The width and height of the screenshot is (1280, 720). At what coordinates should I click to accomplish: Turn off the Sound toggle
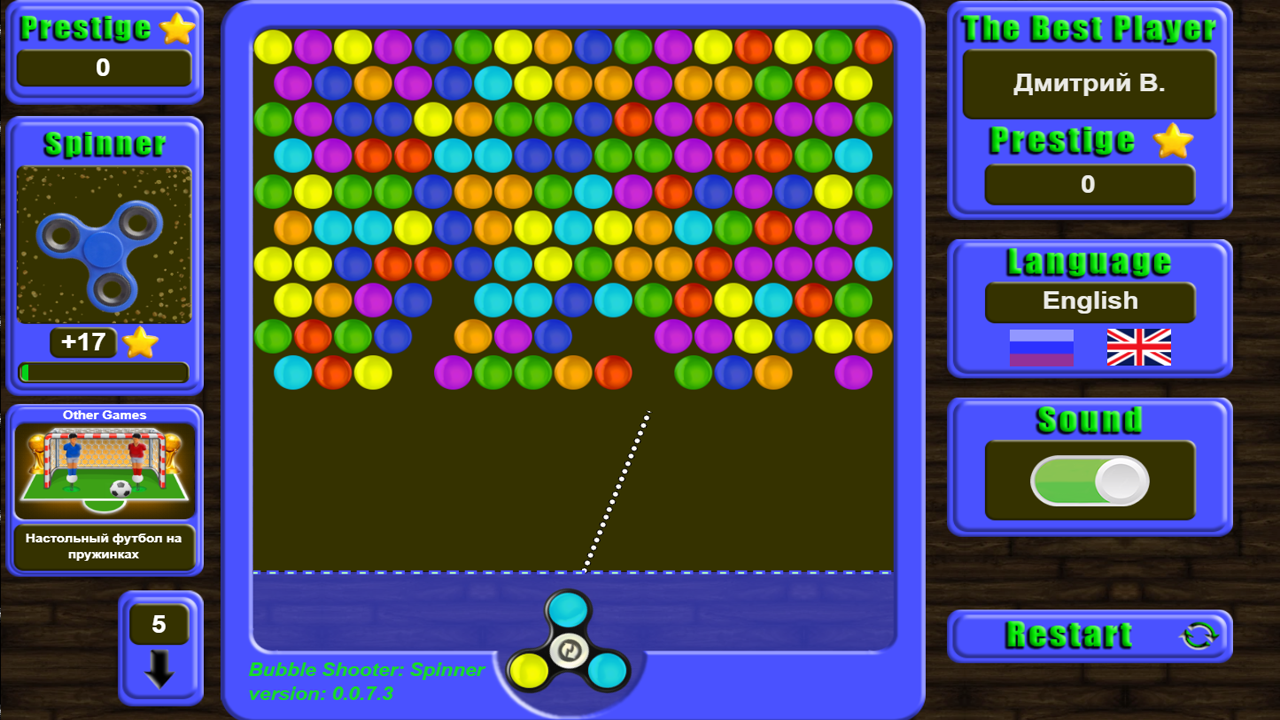(1089, 479)
